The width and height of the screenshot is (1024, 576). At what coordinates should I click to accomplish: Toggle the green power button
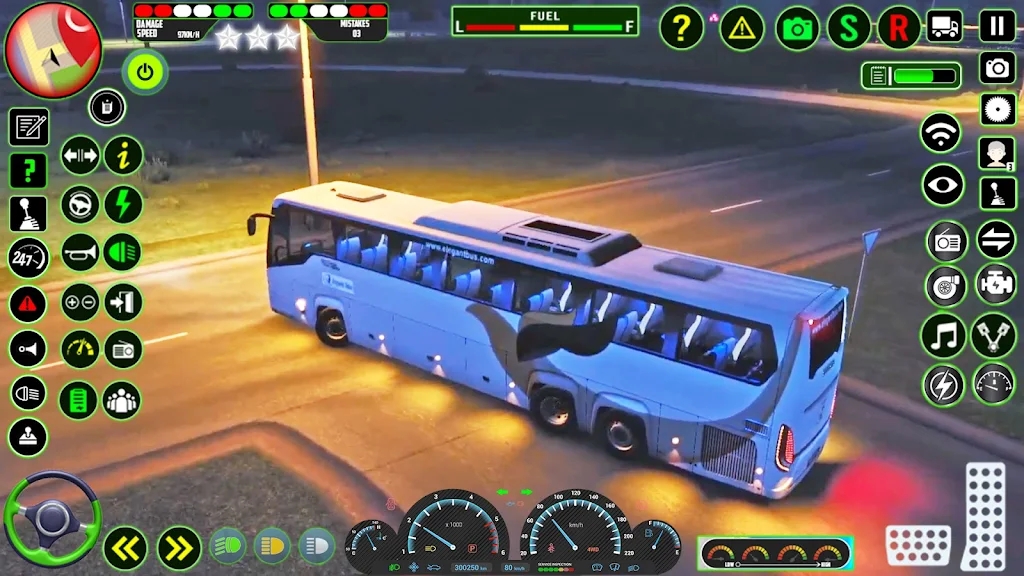[x=145, y=72]
